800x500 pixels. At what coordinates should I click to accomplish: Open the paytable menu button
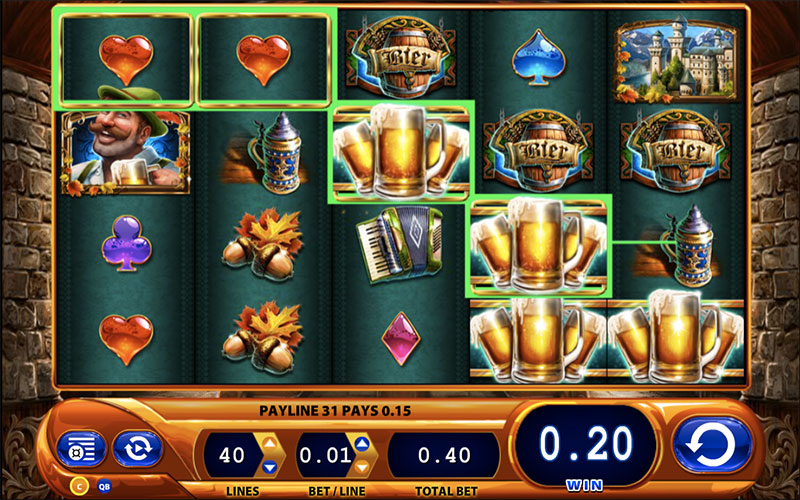(x=75, y=450)
